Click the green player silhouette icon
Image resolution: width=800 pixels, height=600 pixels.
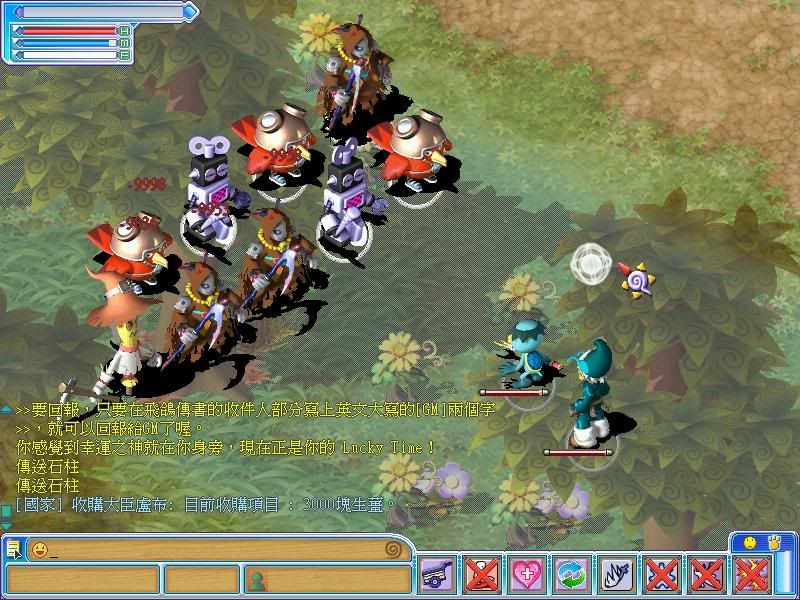pos(256,579)
